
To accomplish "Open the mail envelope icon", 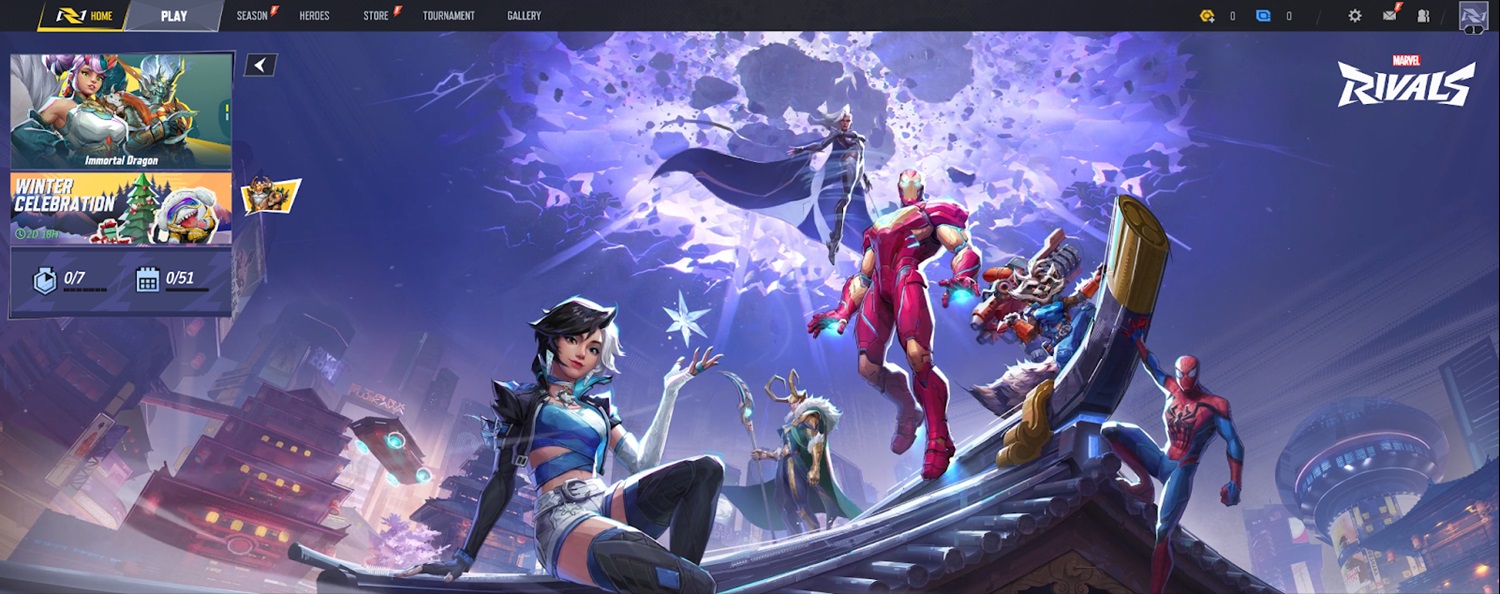I will coord(1390,15).
